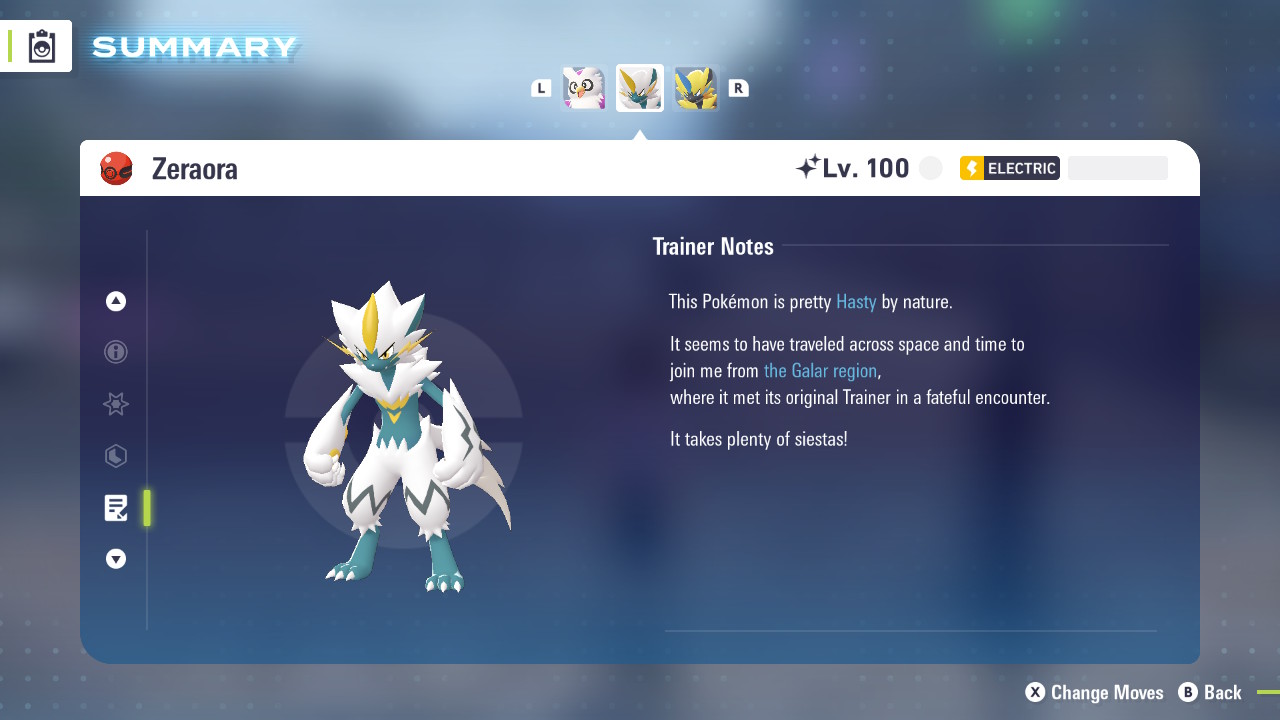This screenshot has width=1280, height=720.
Task: Click the up arrow above the summary tabs
Action: tap(116, 301)
